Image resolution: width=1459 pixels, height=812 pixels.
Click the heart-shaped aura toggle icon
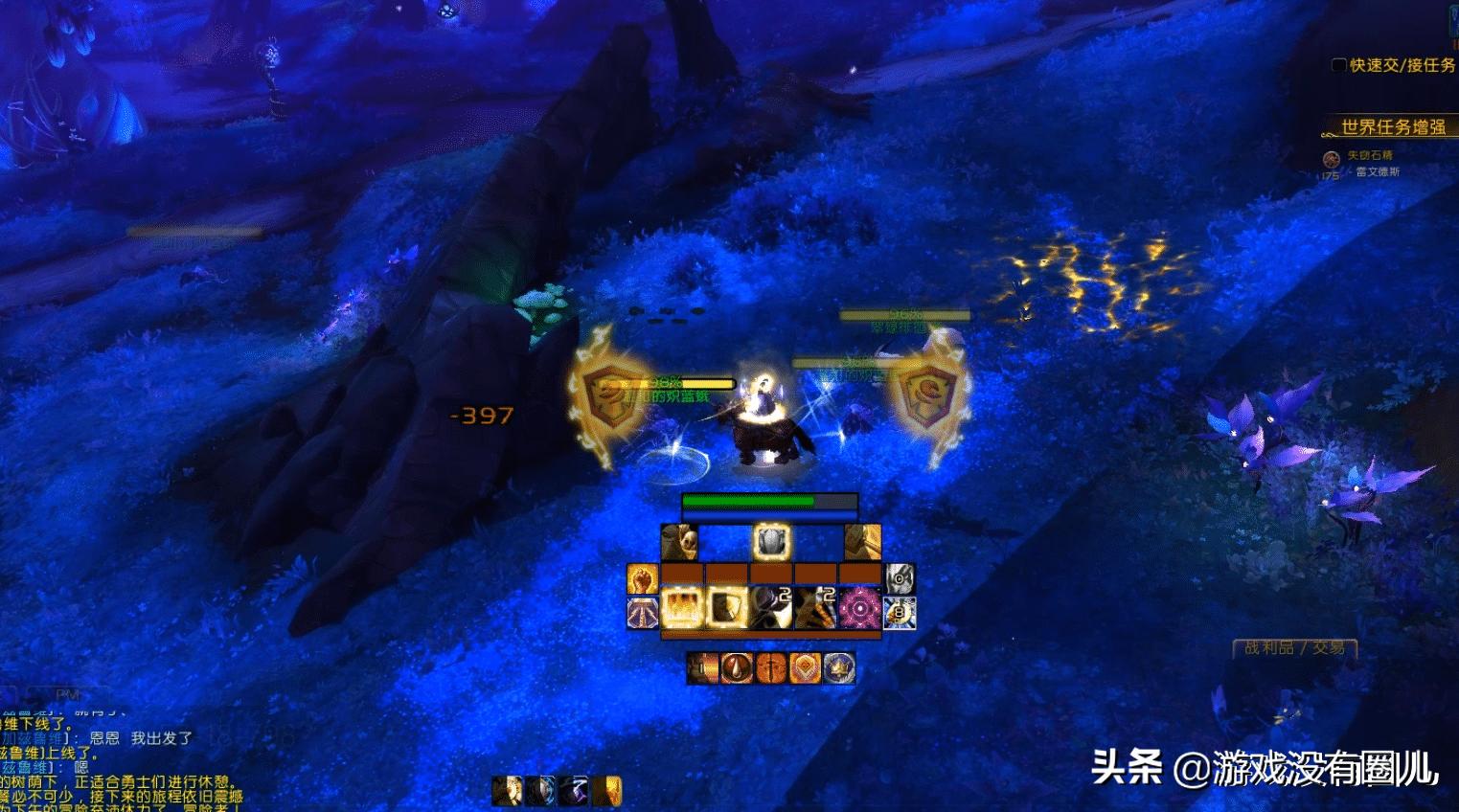pyautogui.click(x=806, y=667)
